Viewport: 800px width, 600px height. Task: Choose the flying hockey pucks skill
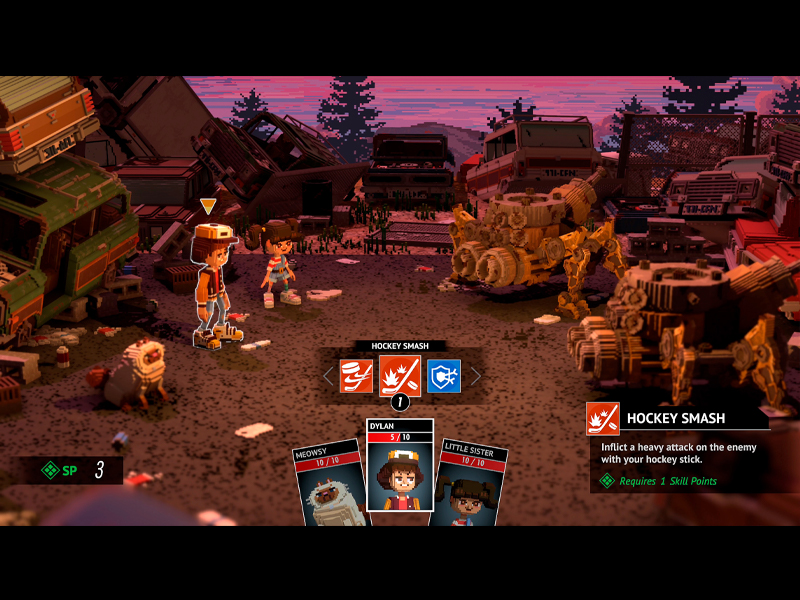(x=356, y=376)
